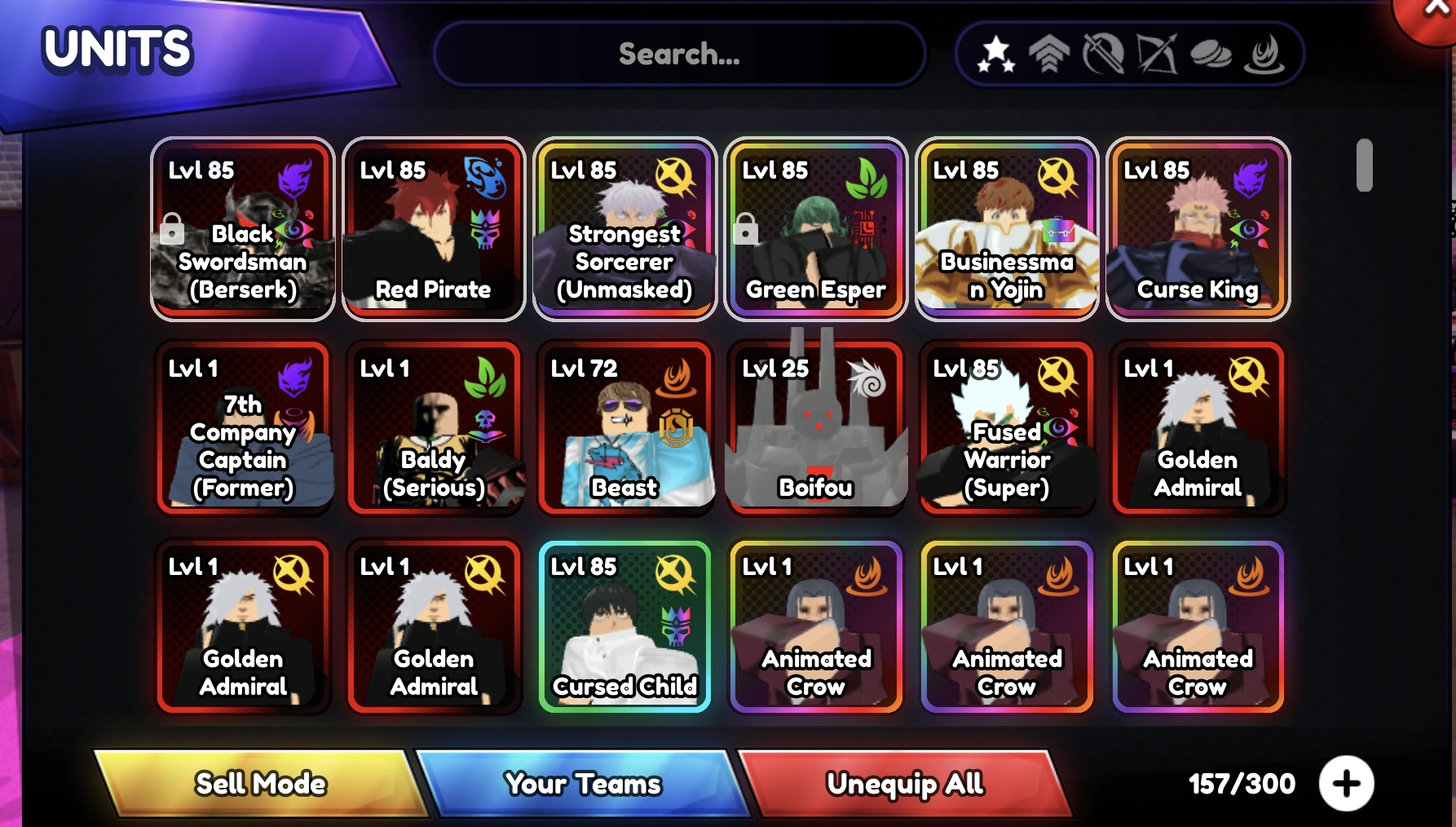1456x827 pixels.
Task: Click the chevron rank sort icon
Action: coord(1050,53)
